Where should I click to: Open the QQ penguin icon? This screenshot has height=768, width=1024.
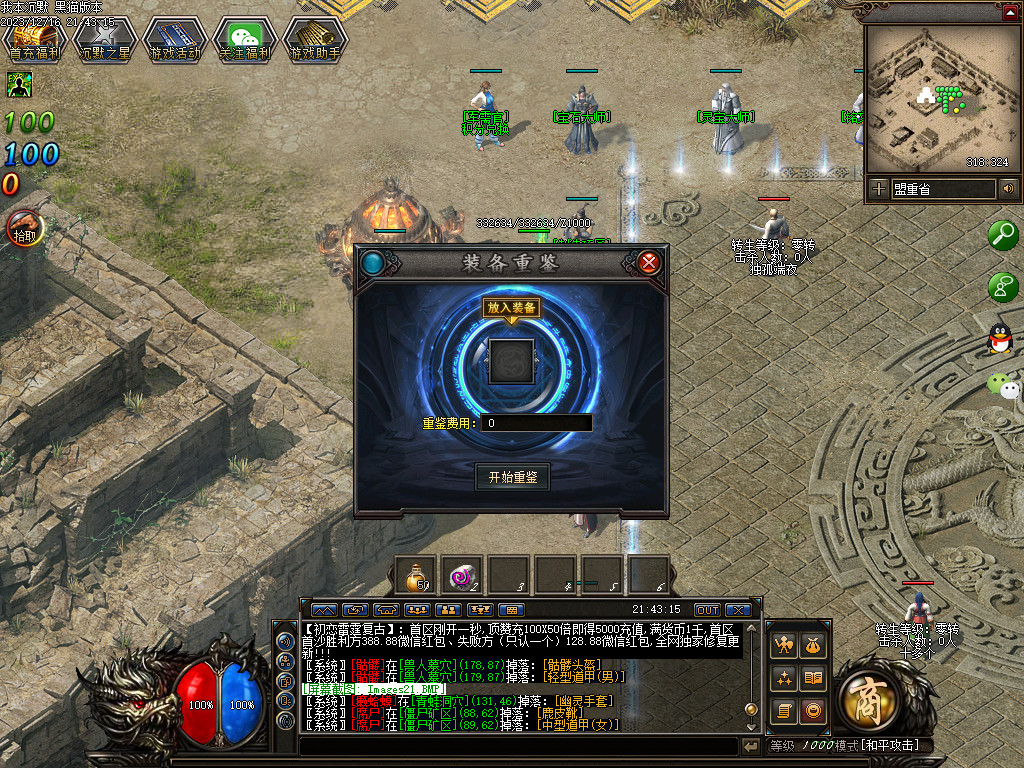point(1000,339)
